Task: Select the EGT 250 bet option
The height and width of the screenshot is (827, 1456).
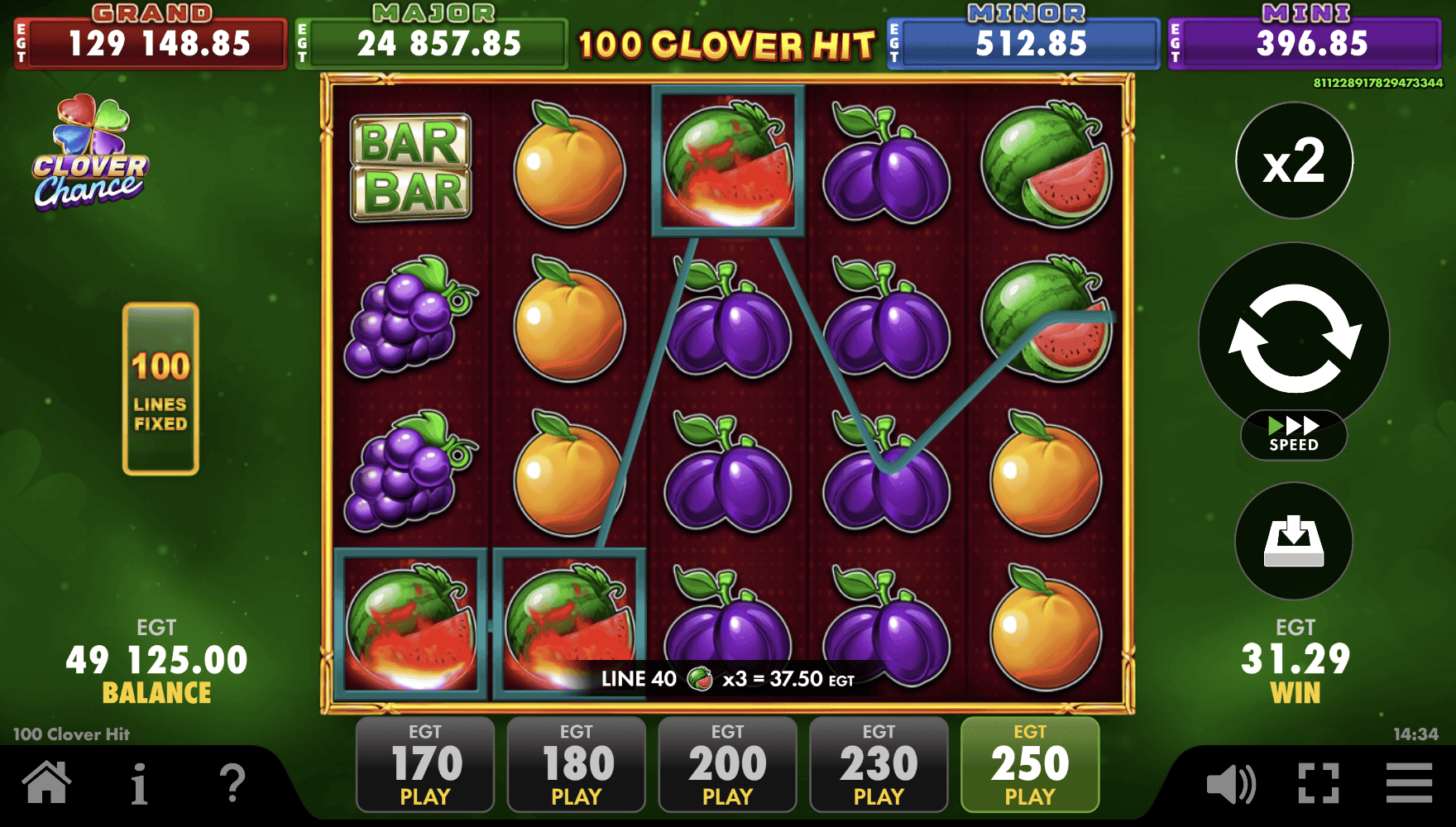Action: point(1029,764)
